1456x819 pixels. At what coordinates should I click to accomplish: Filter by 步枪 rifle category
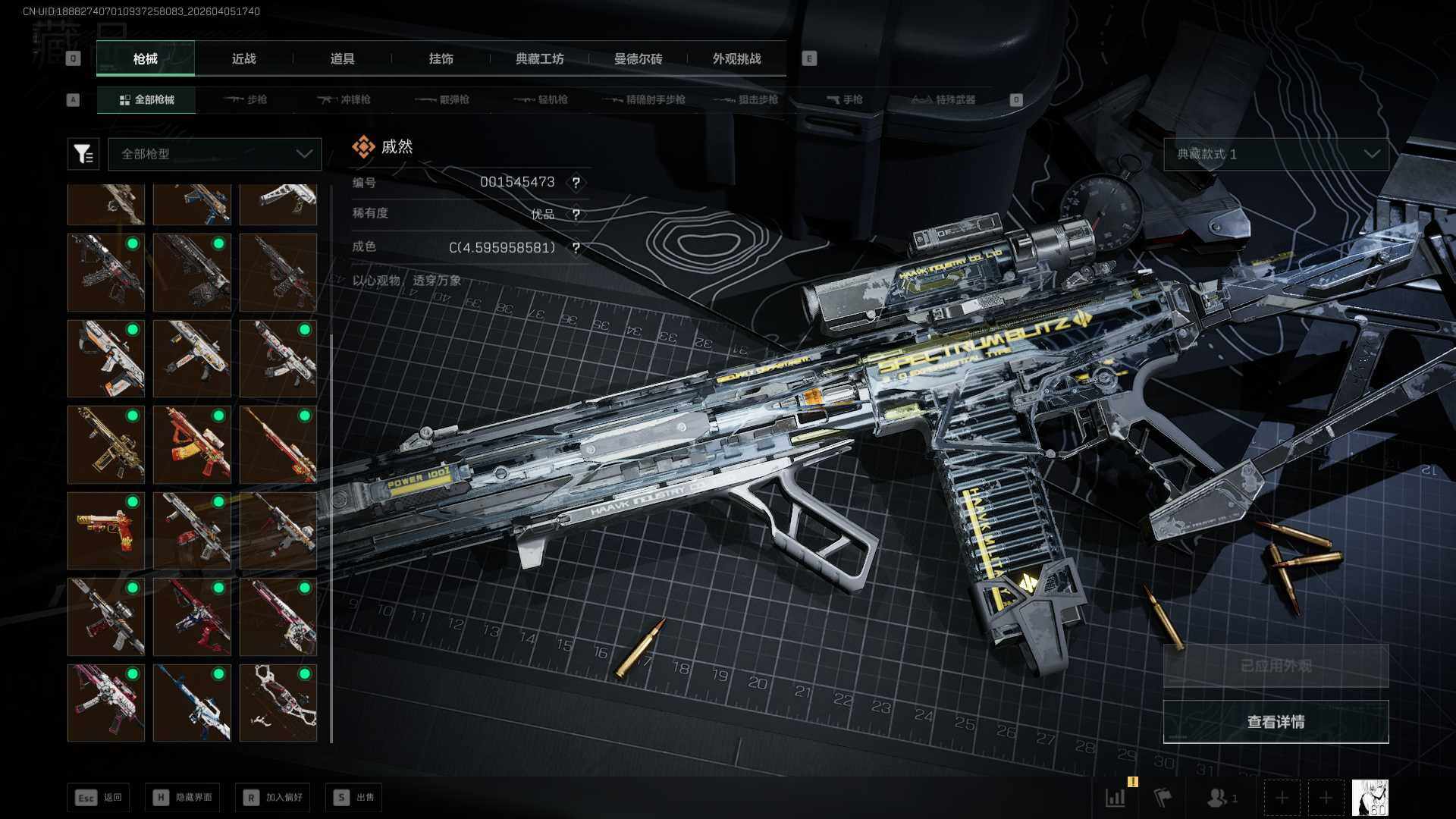pyautogui.click(x=246, y=99)
